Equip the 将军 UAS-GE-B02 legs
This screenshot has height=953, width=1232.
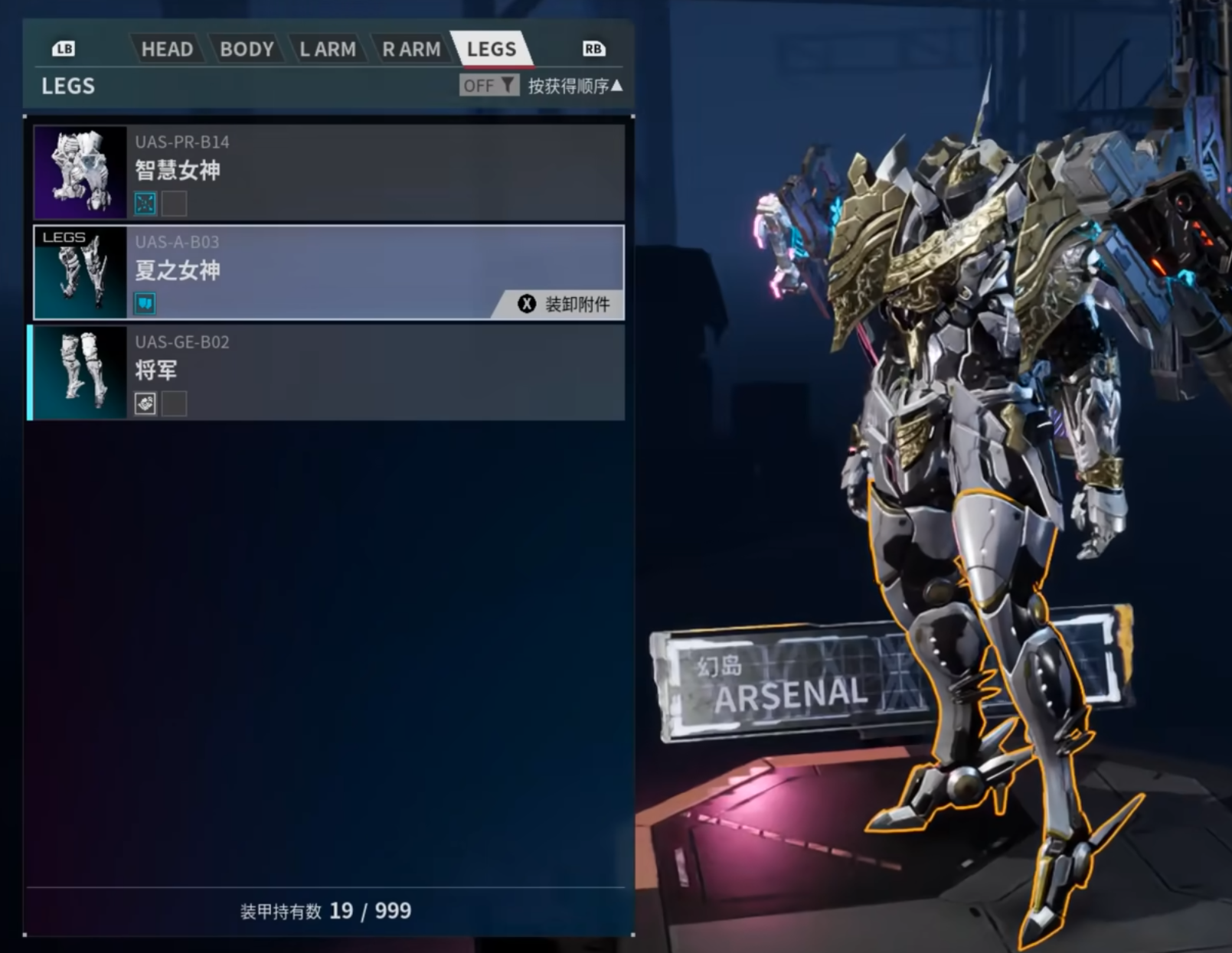coord(375,373)
